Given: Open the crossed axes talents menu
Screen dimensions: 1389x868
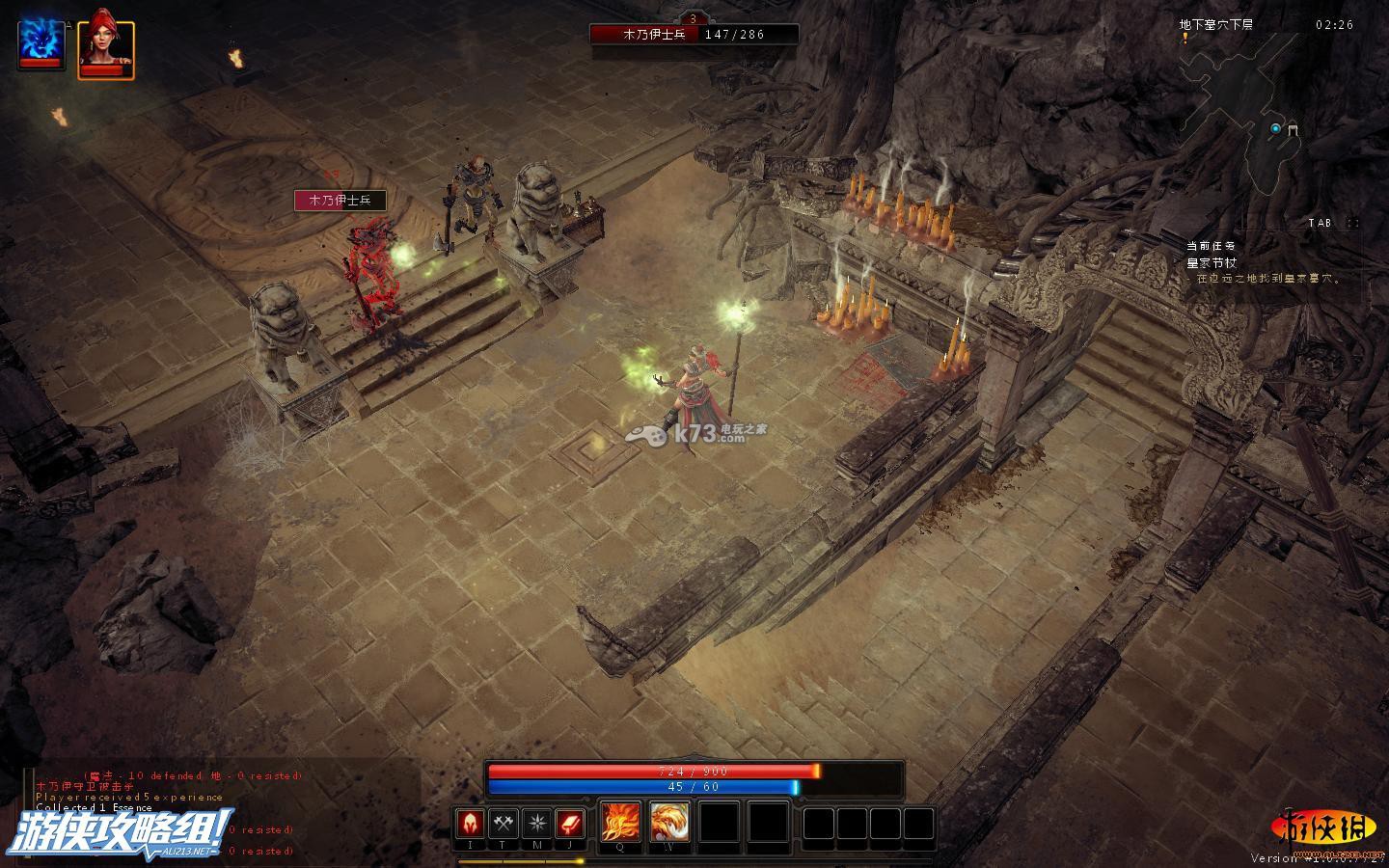Looking at the screenshot, I should pos(504,824).
